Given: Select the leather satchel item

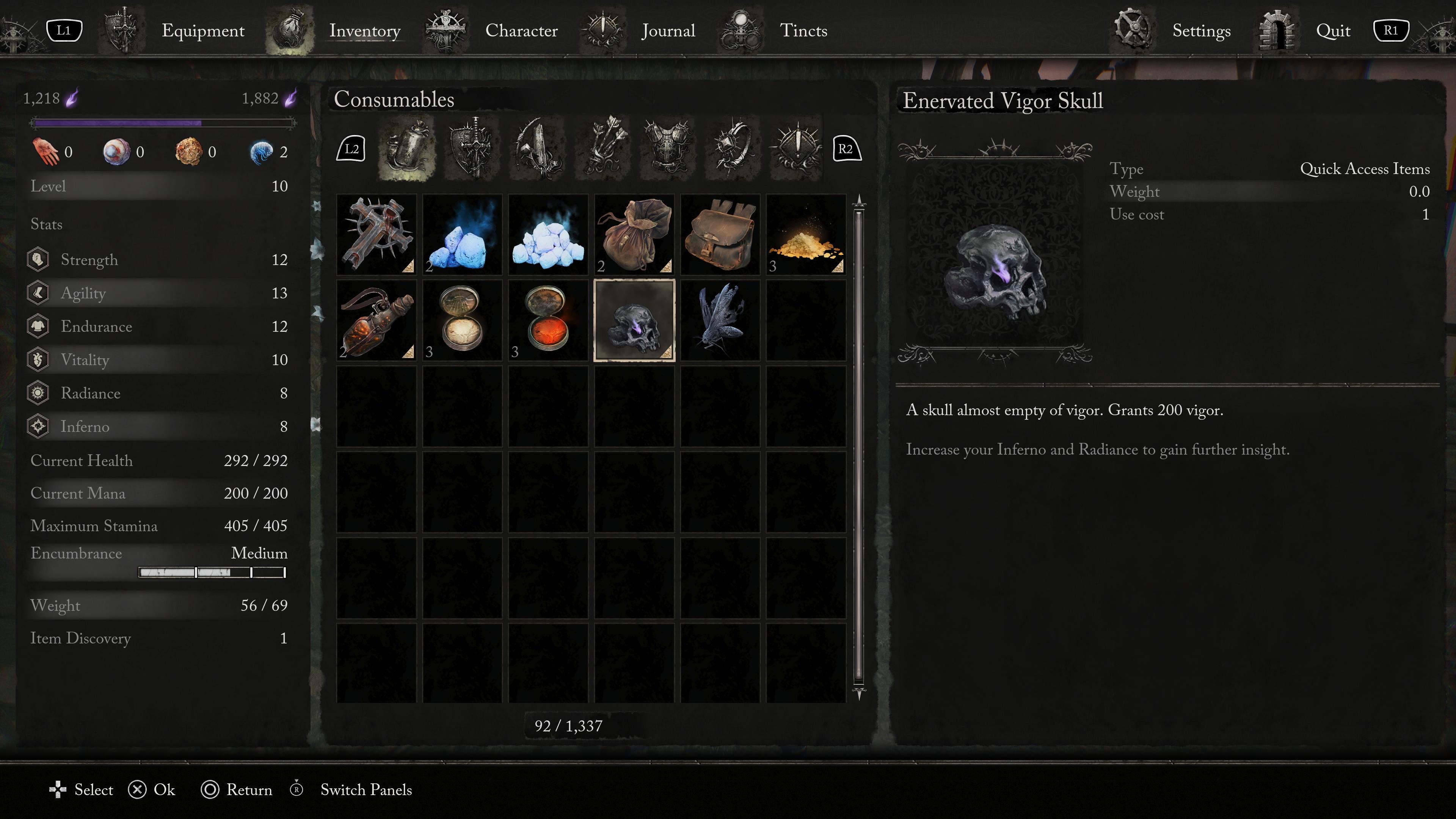Looking at the screenshot, I should click(720, 235).
